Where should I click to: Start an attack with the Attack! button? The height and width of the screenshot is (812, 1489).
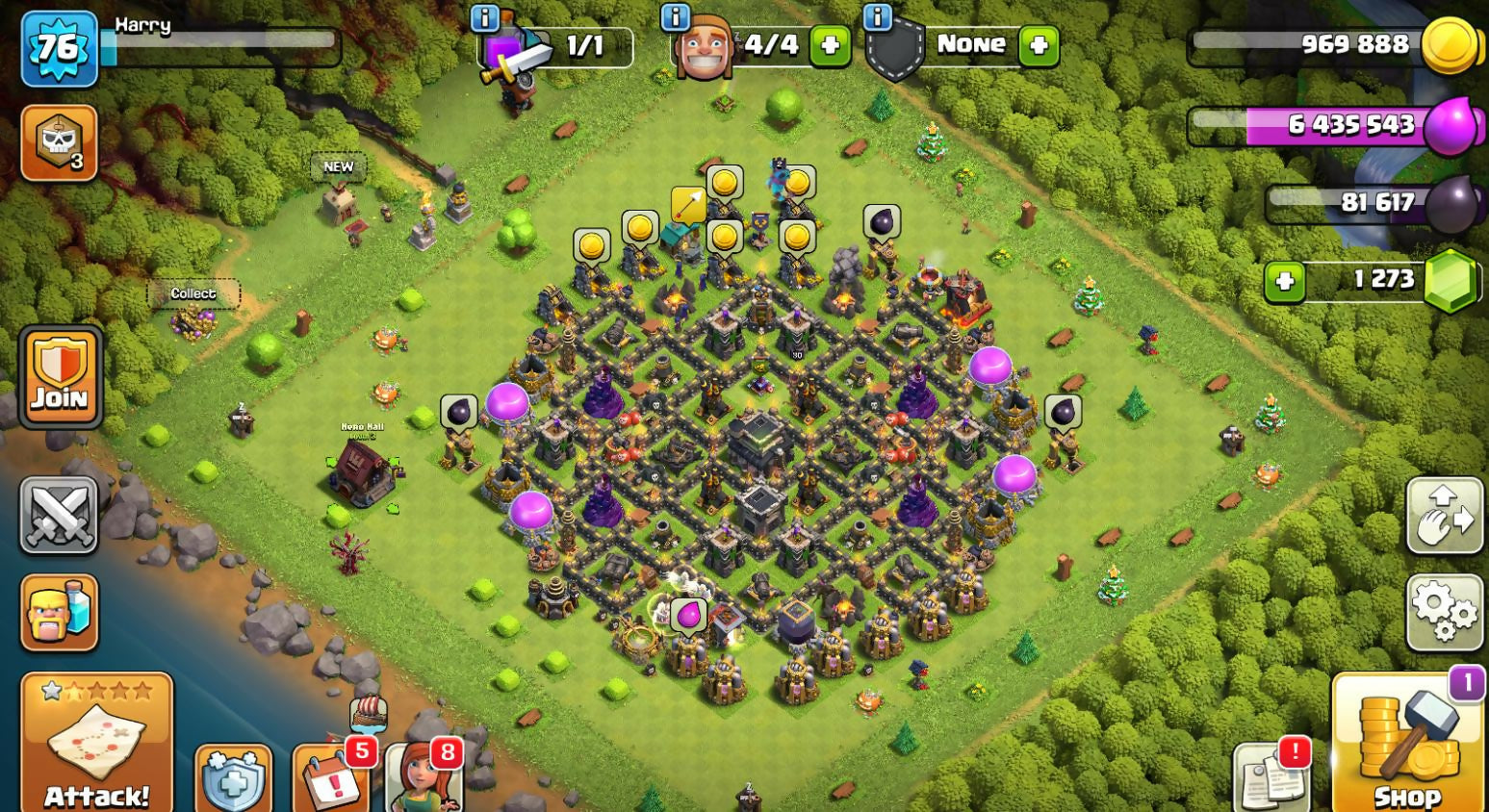[96, 743]
